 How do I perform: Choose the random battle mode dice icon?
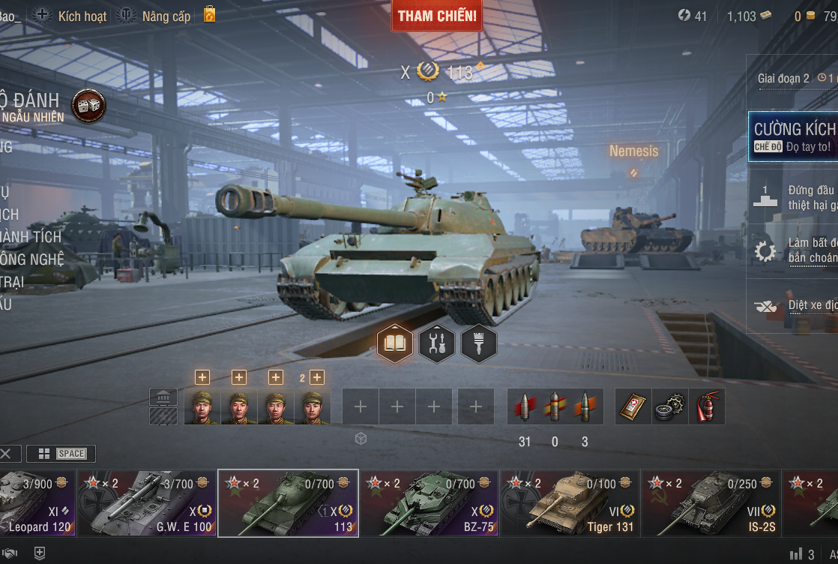89,106
